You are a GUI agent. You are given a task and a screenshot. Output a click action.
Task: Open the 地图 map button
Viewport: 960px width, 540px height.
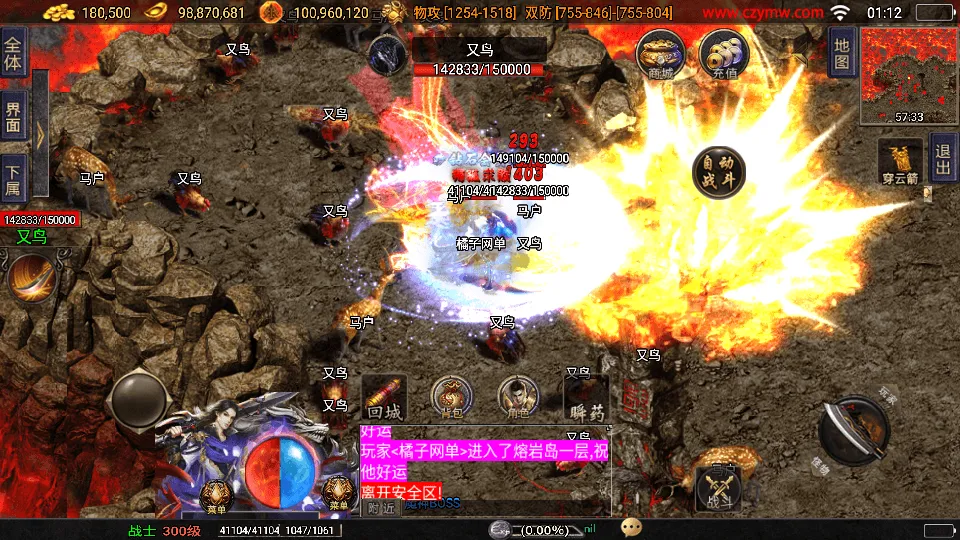coord(841,50)
